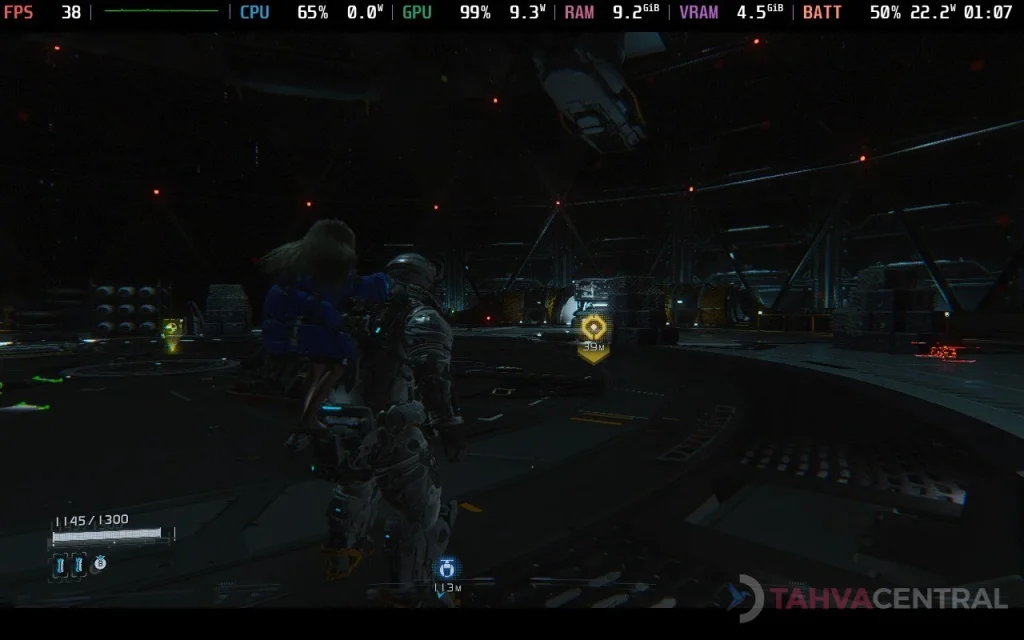Select the yellow objective marker showing 39m

click(593, 327)
